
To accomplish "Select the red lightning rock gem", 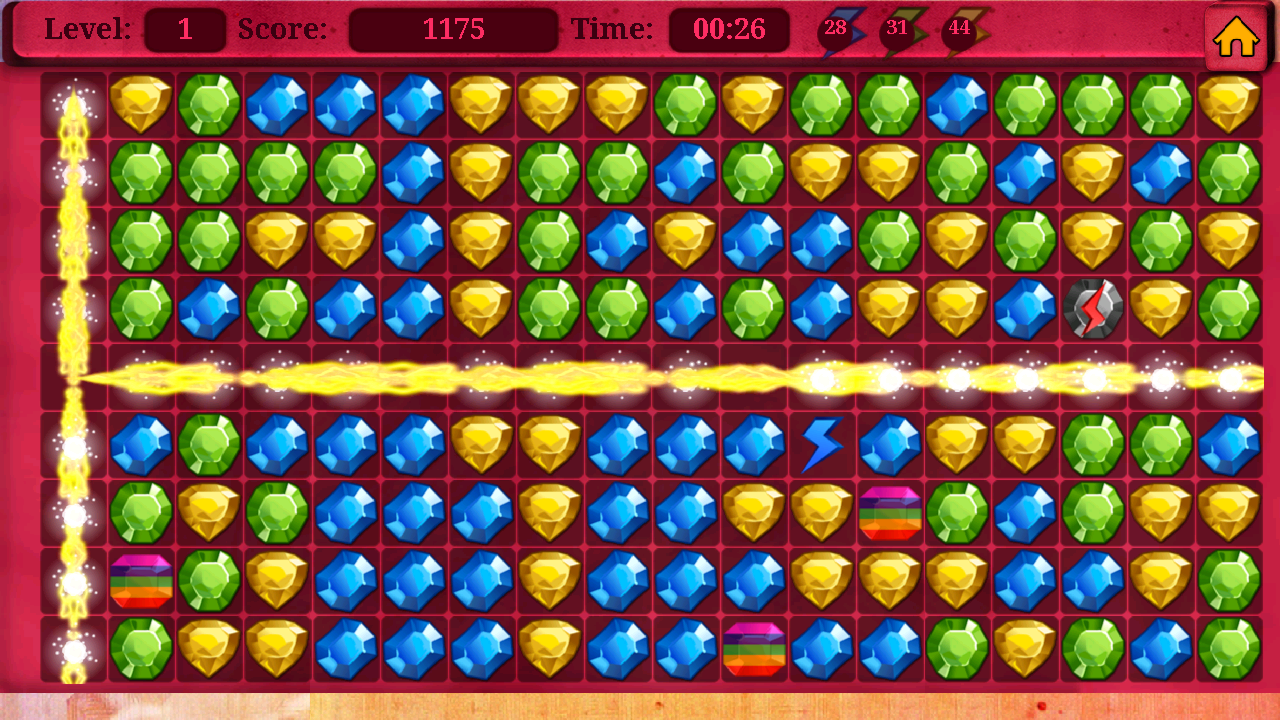I will click(x=1093, y=307).
